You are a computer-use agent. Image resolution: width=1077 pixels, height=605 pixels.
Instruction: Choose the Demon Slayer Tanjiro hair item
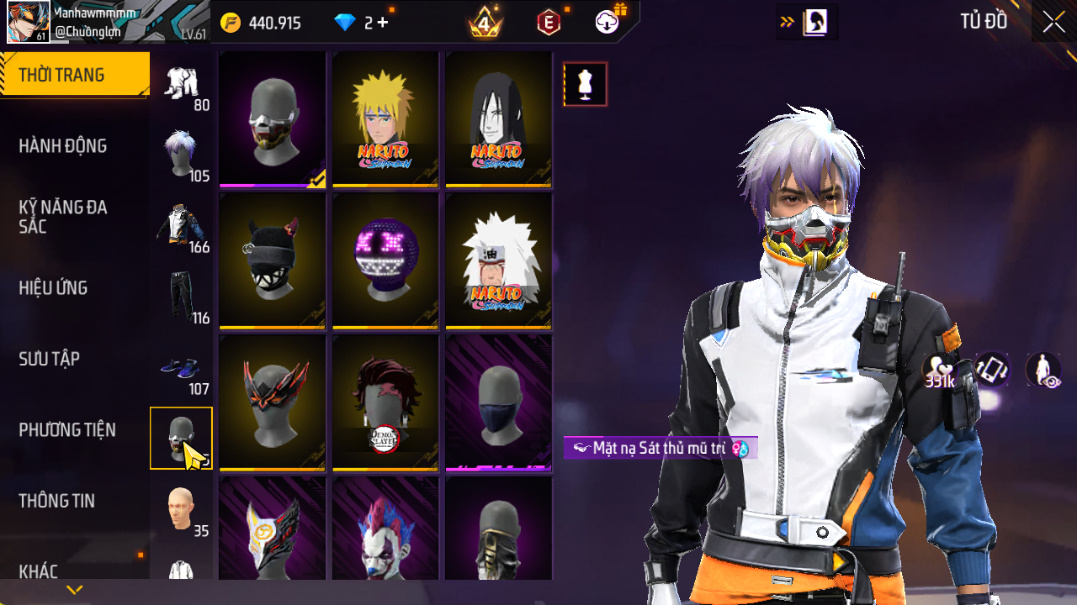385,402
